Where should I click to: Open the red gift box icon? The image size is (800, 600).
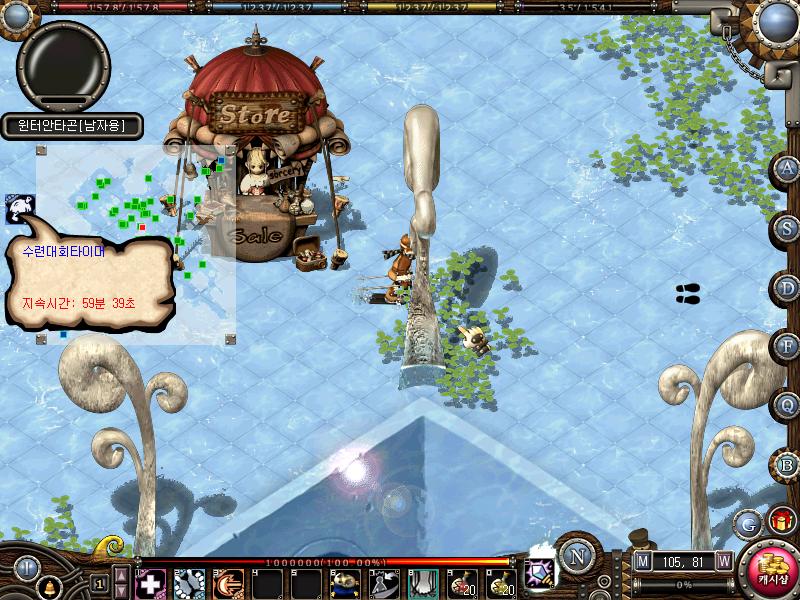pos(780,521)
